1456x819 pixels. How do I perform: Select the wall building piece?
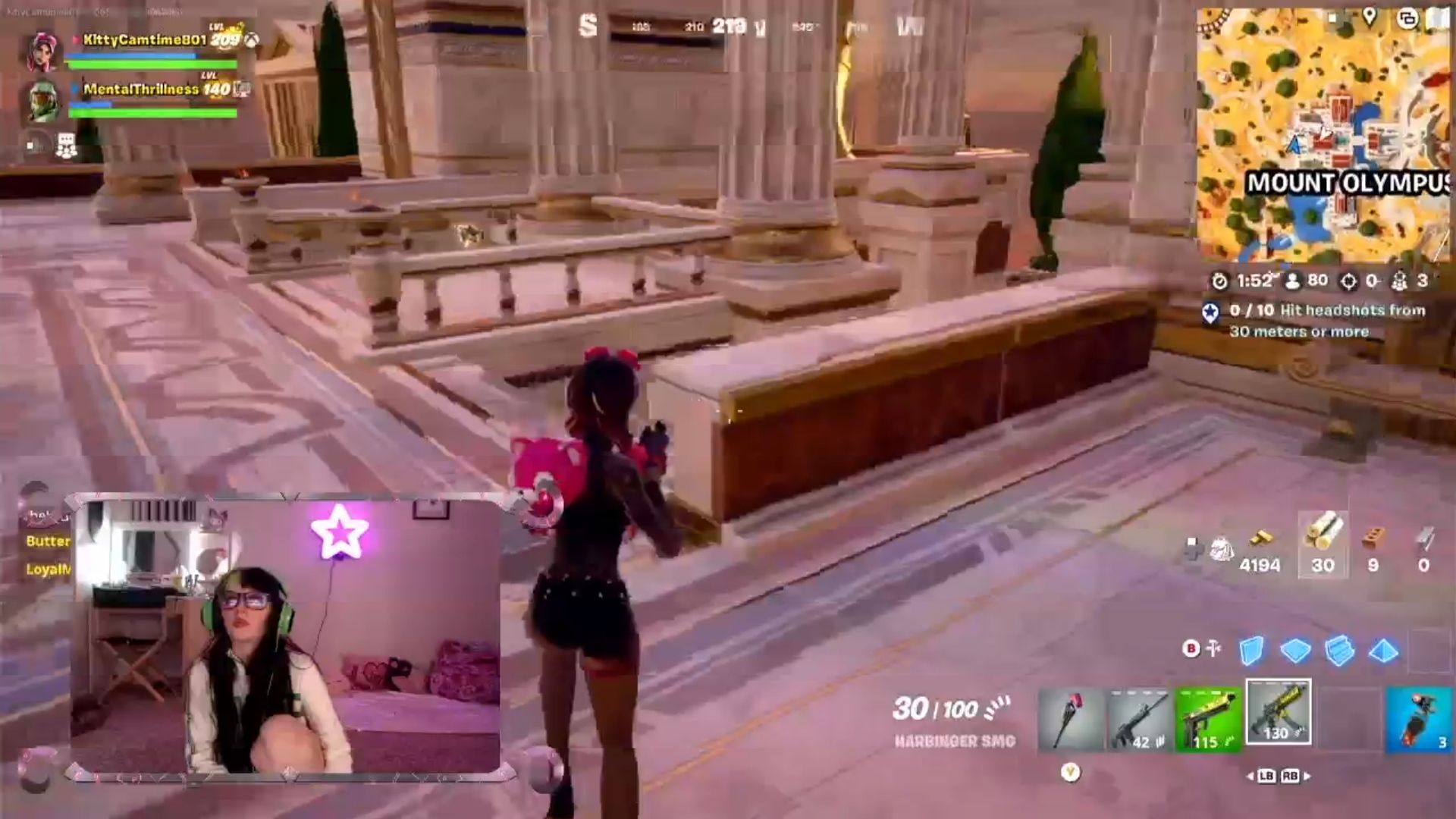[1251, 651]
